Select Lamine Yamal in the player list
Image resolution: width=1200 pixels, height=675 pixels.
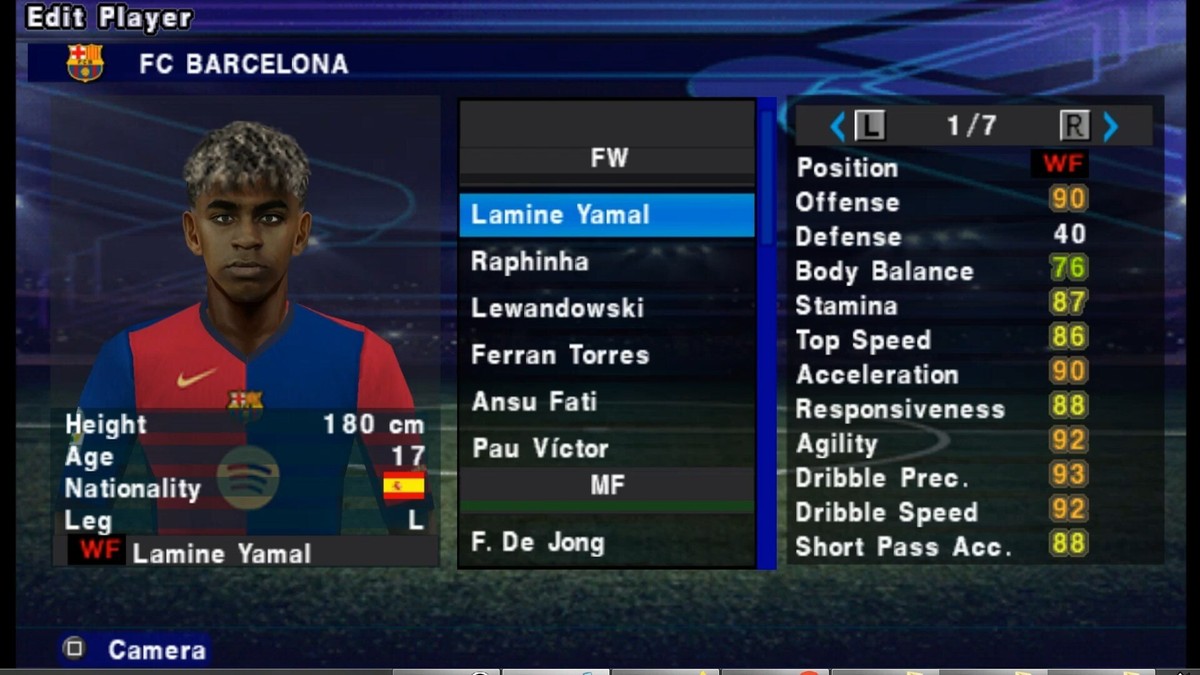[606, 215]
